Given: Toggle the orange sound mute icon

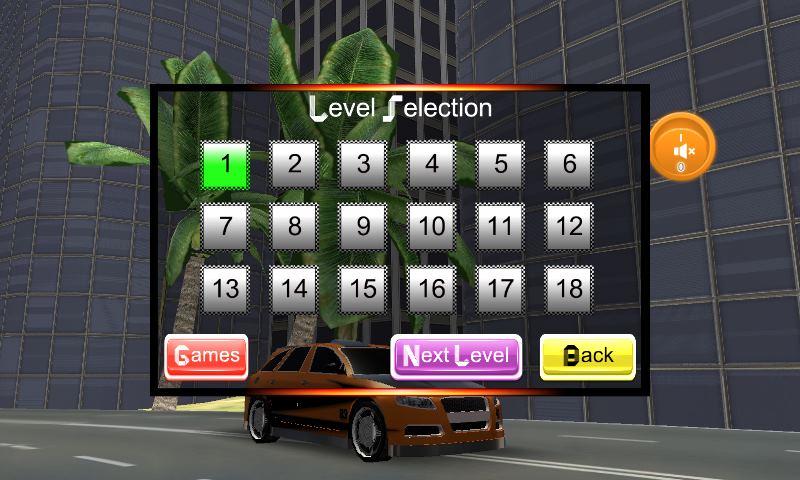Looking at the screenshot, I should click(684, 148).
